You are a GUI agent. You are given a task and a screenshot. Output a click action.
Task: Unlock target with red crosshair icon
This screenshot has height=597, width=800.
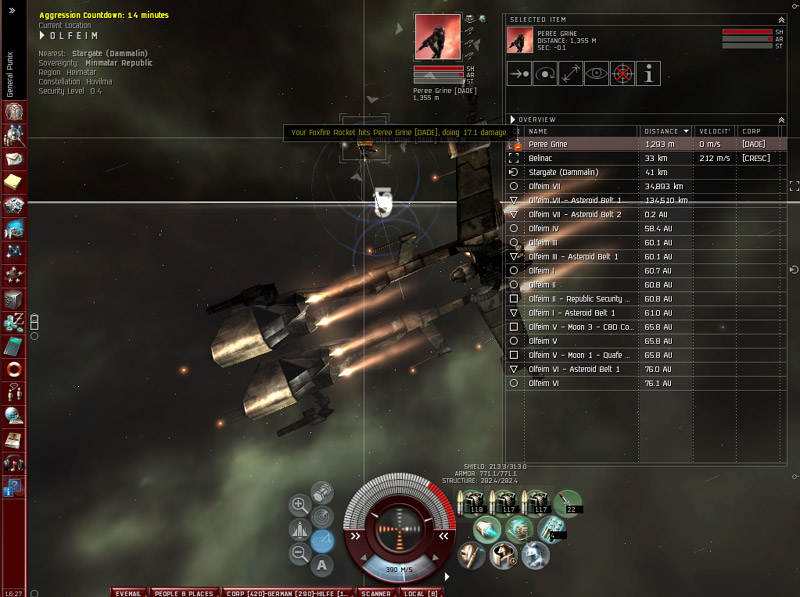click(x=623, y=73)
